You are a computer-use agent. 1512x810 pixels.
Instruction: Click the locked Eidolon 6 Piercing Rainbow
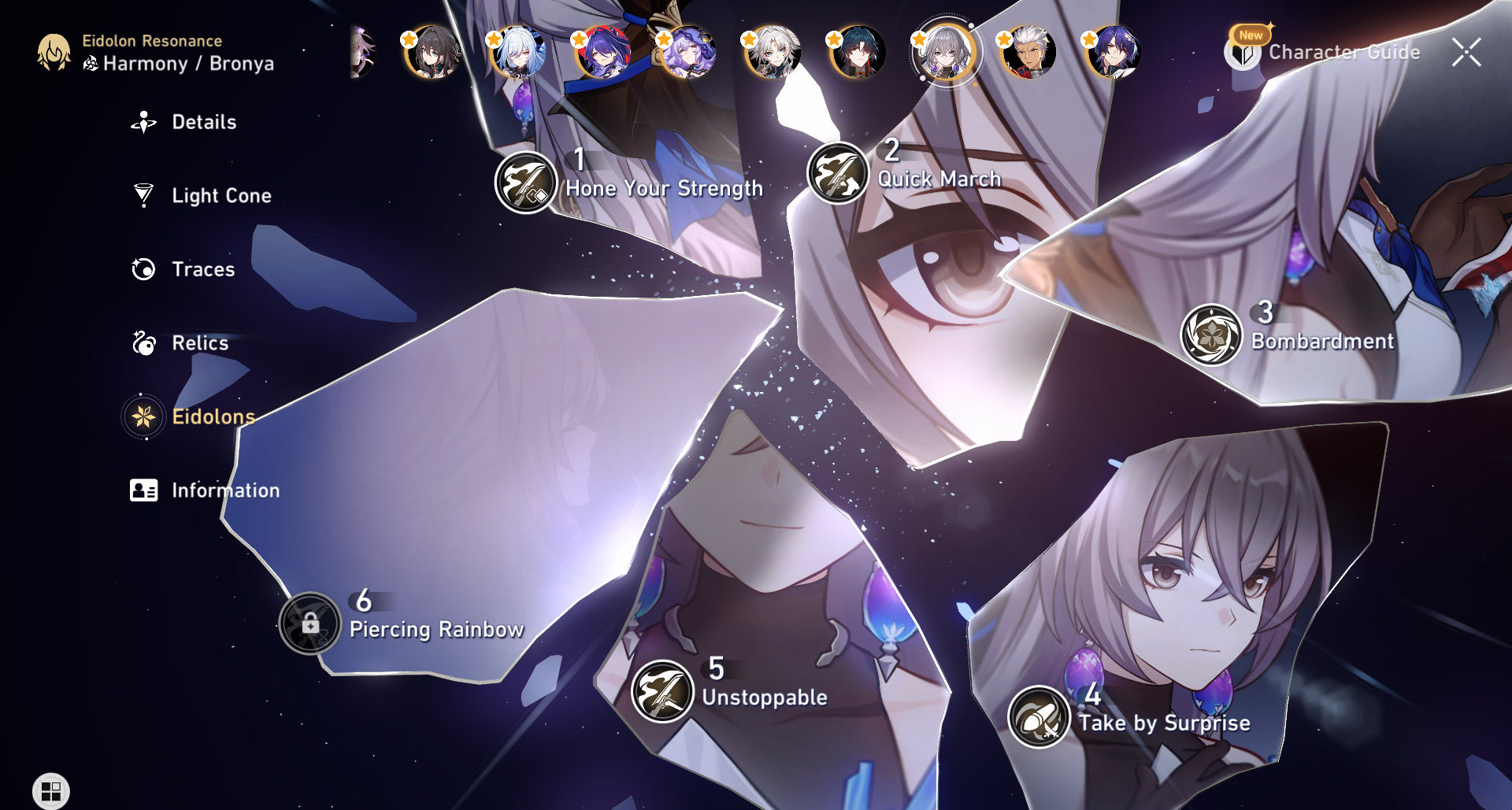(x=310, y=623)
